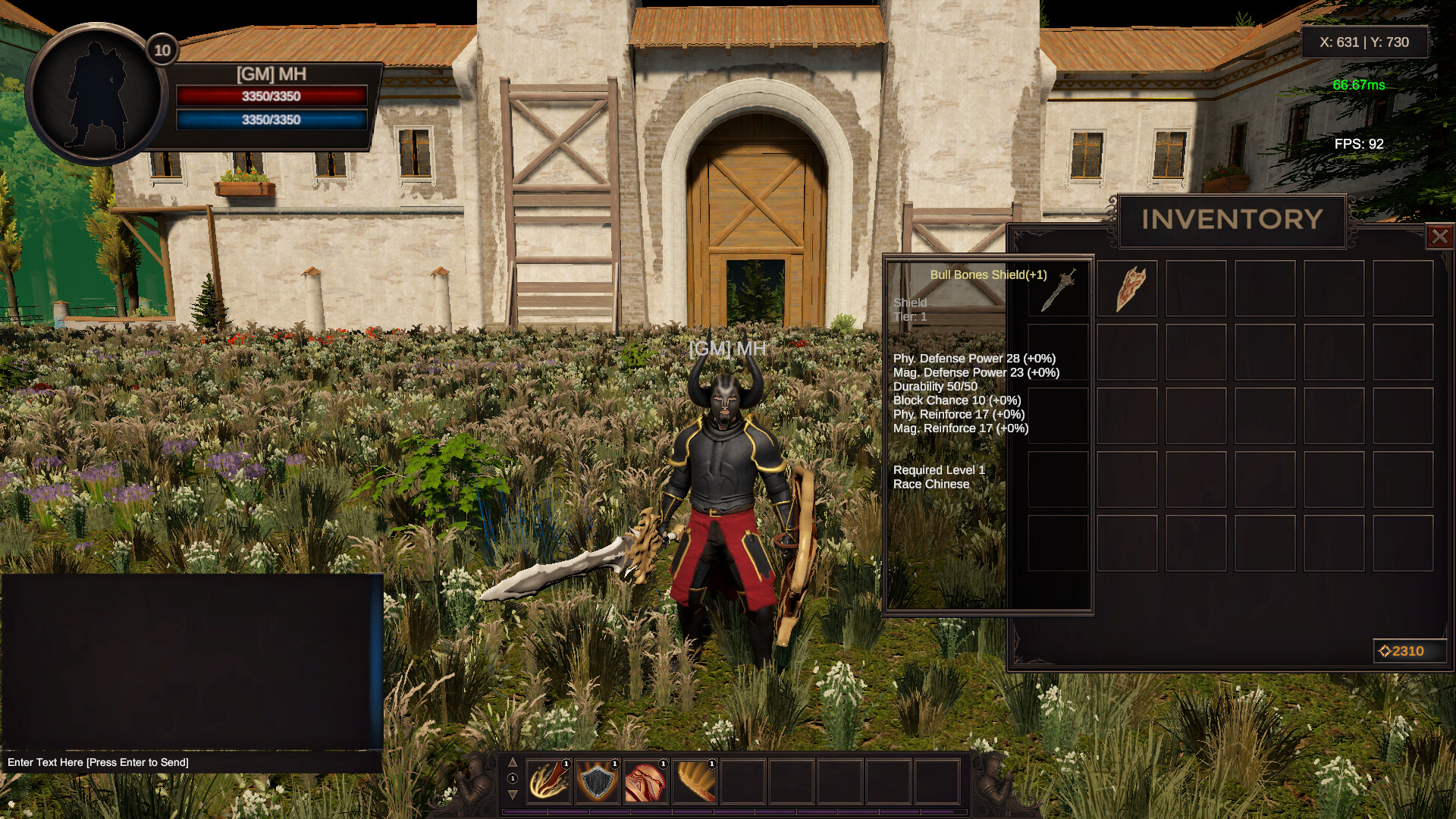The image size is (1456, 819).
Task: Trigger the golden sweep skill in hotbar slot four
Action: point(694,783)
